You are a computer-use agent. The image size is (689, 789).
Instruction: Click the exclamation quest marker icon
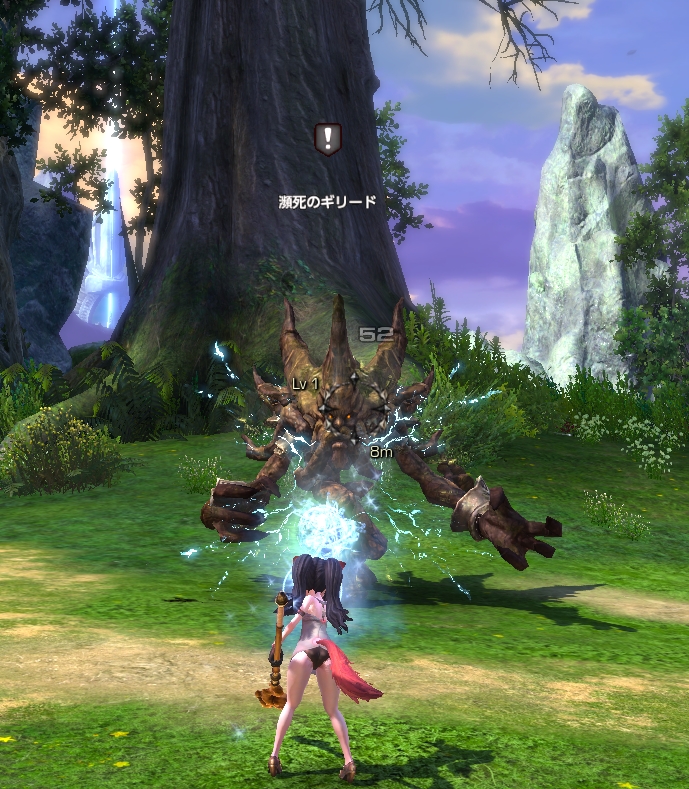[327, 139]
